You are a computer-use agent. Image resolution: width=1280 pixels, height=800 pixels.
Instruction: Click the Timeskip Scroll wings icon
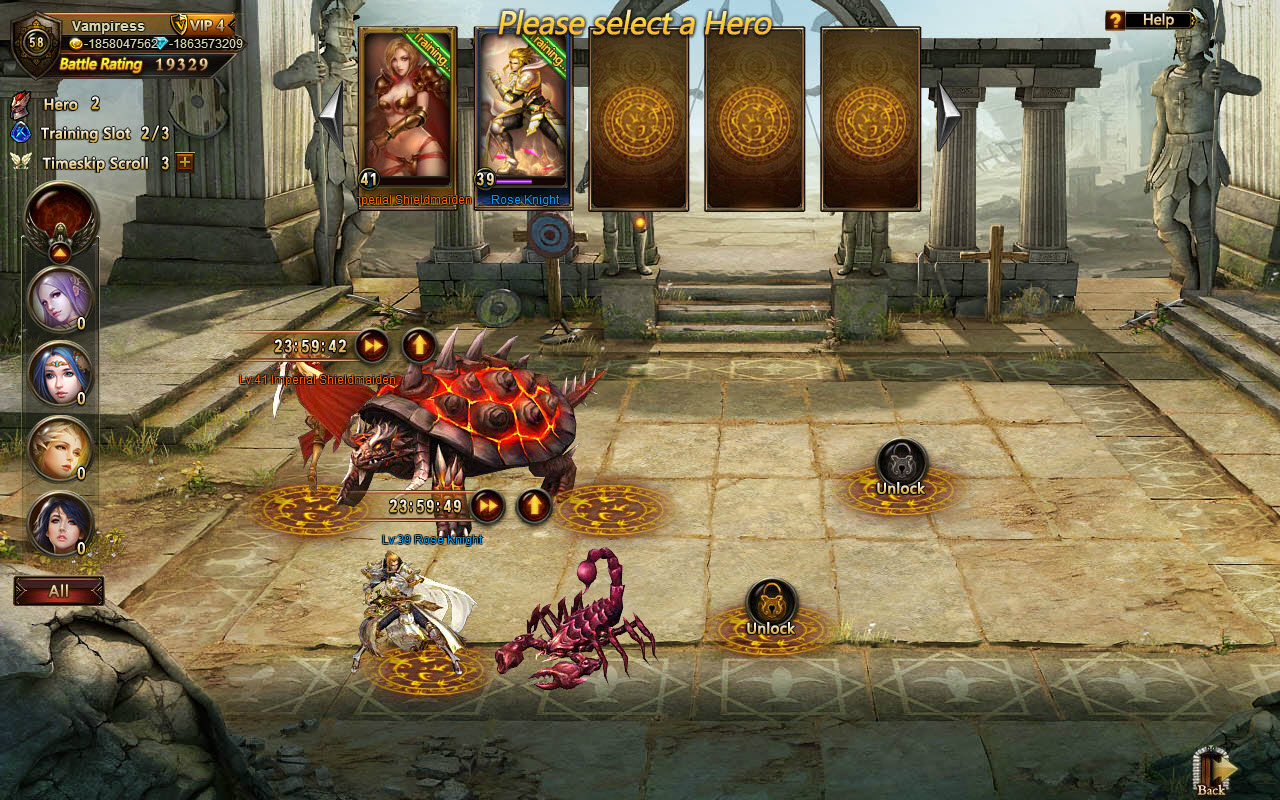(20, 162)
